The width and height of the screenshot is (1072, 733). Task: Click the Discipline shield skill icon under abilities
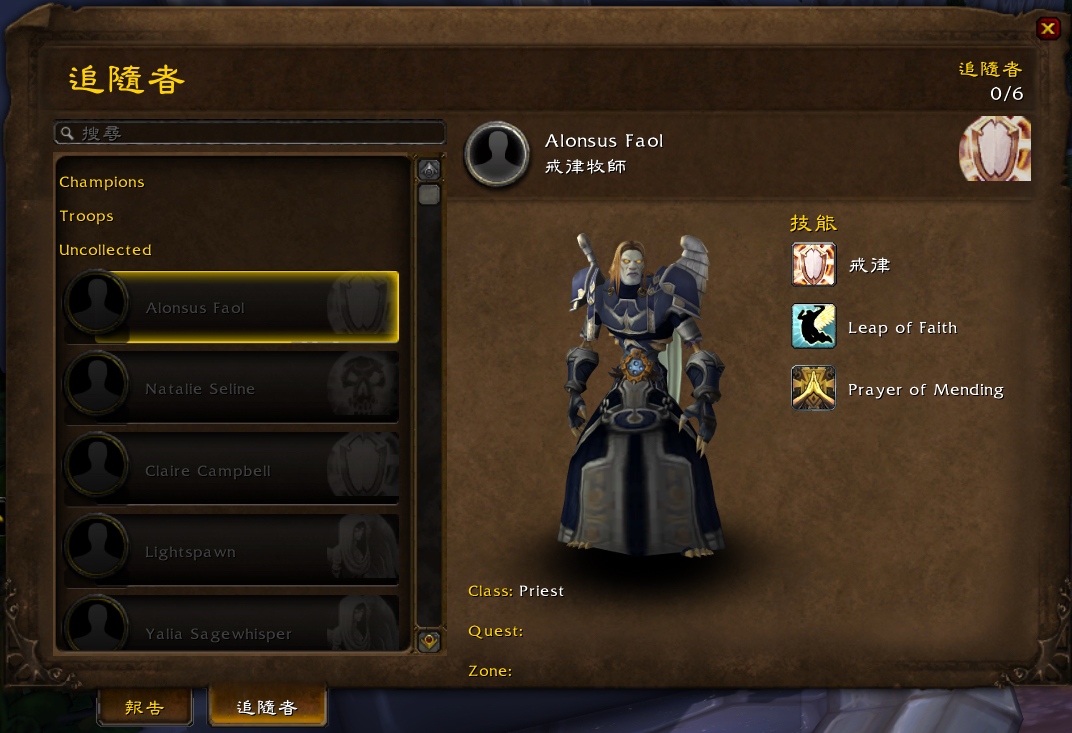(813, 265)
